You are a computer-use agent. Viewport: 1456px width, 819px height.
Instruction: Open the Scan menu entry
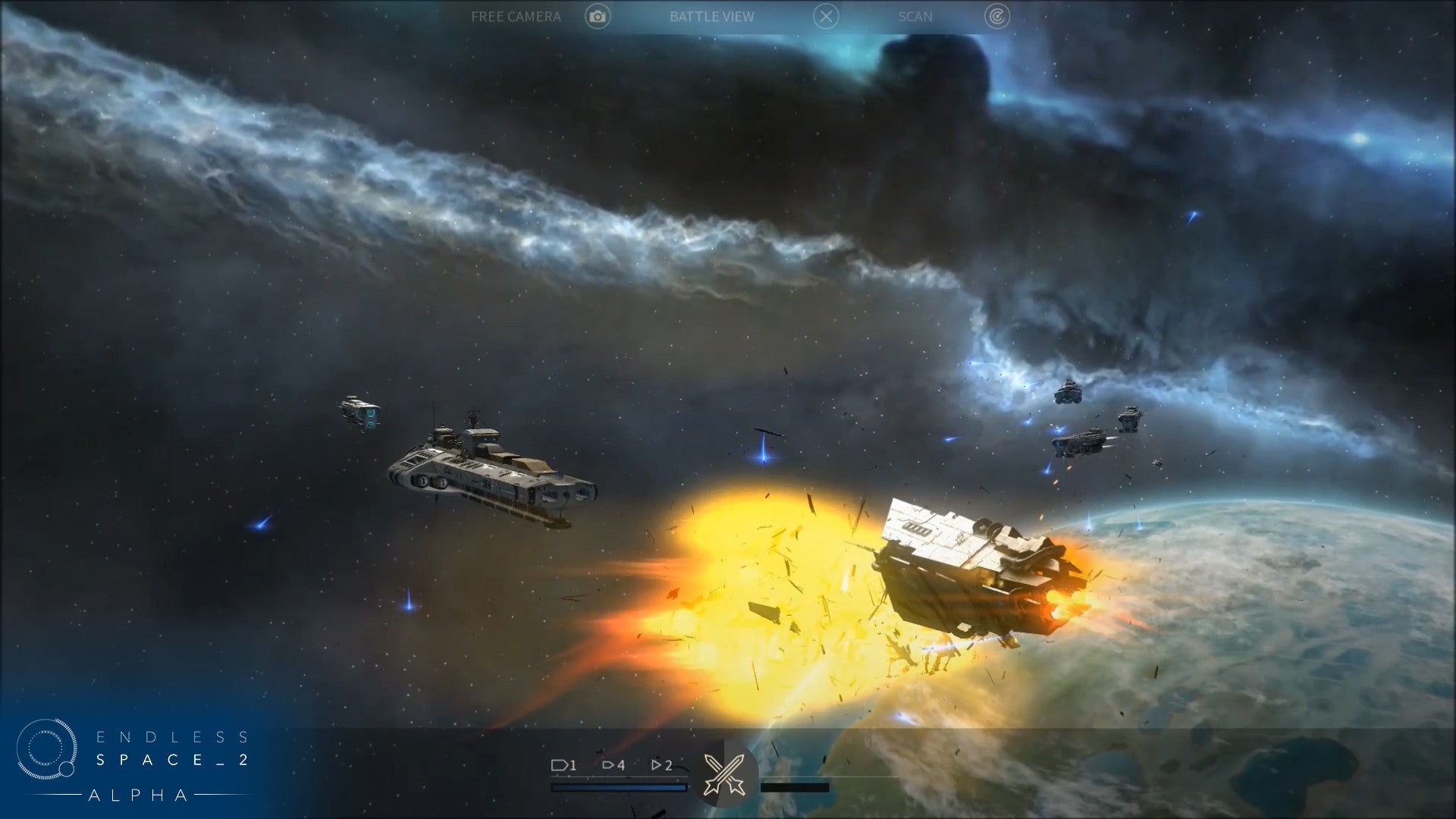click(914, 17)
